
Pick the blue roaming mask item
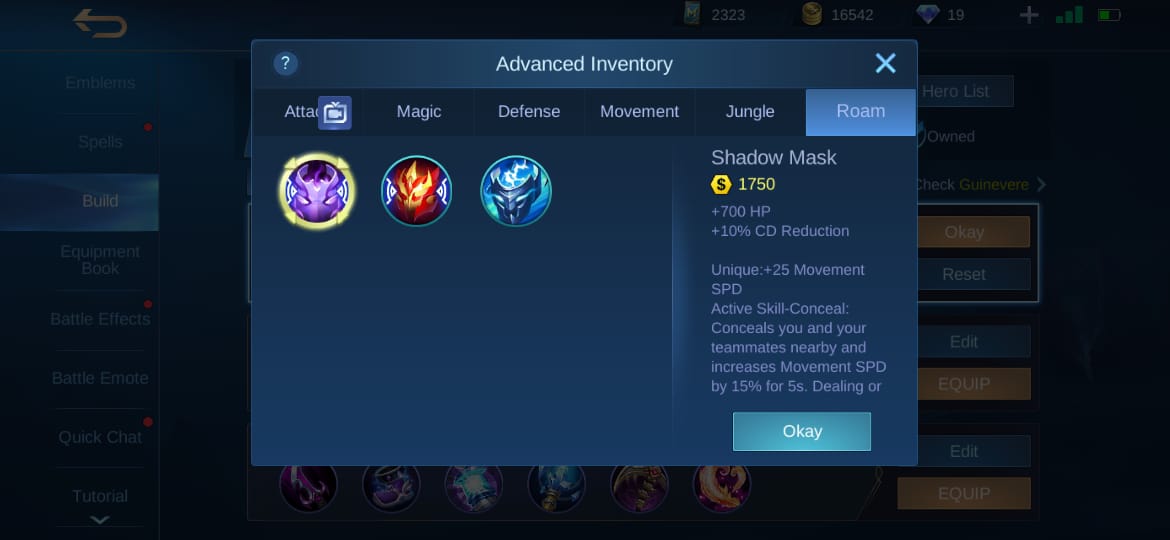[x=516, y=191]
